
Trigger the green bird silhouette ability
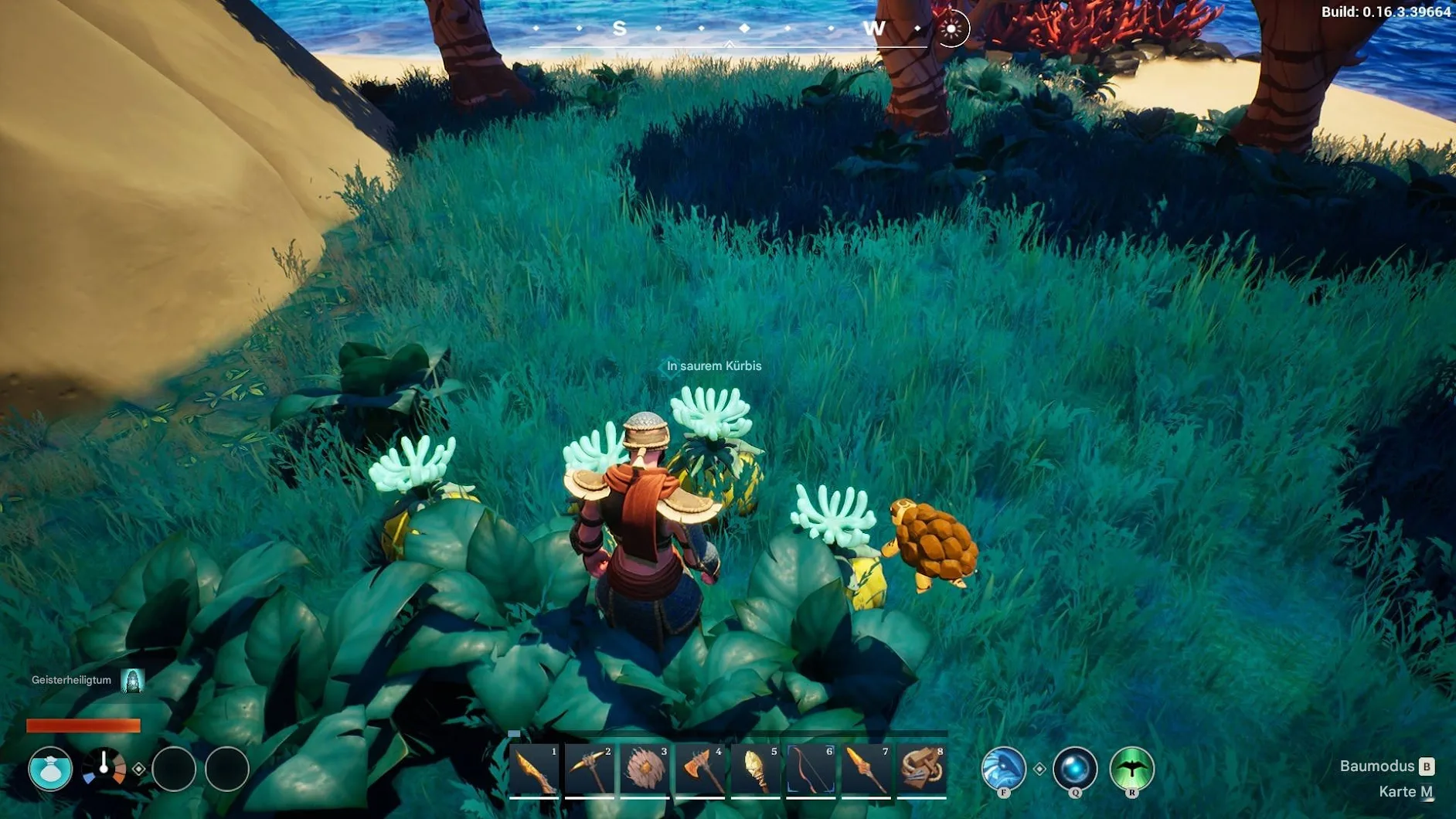pyautogui.click(x=1131, y=768)
